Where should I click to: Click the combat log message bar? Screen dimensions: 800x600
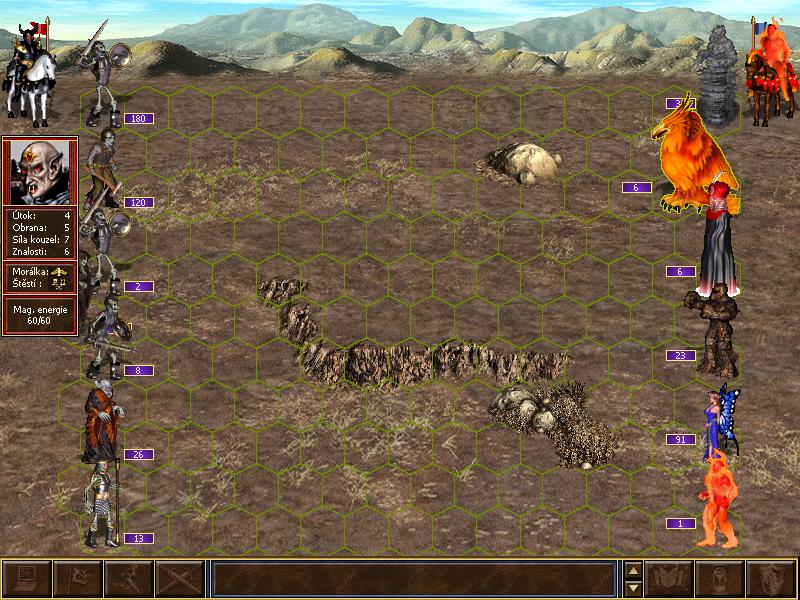pos(412,578)
